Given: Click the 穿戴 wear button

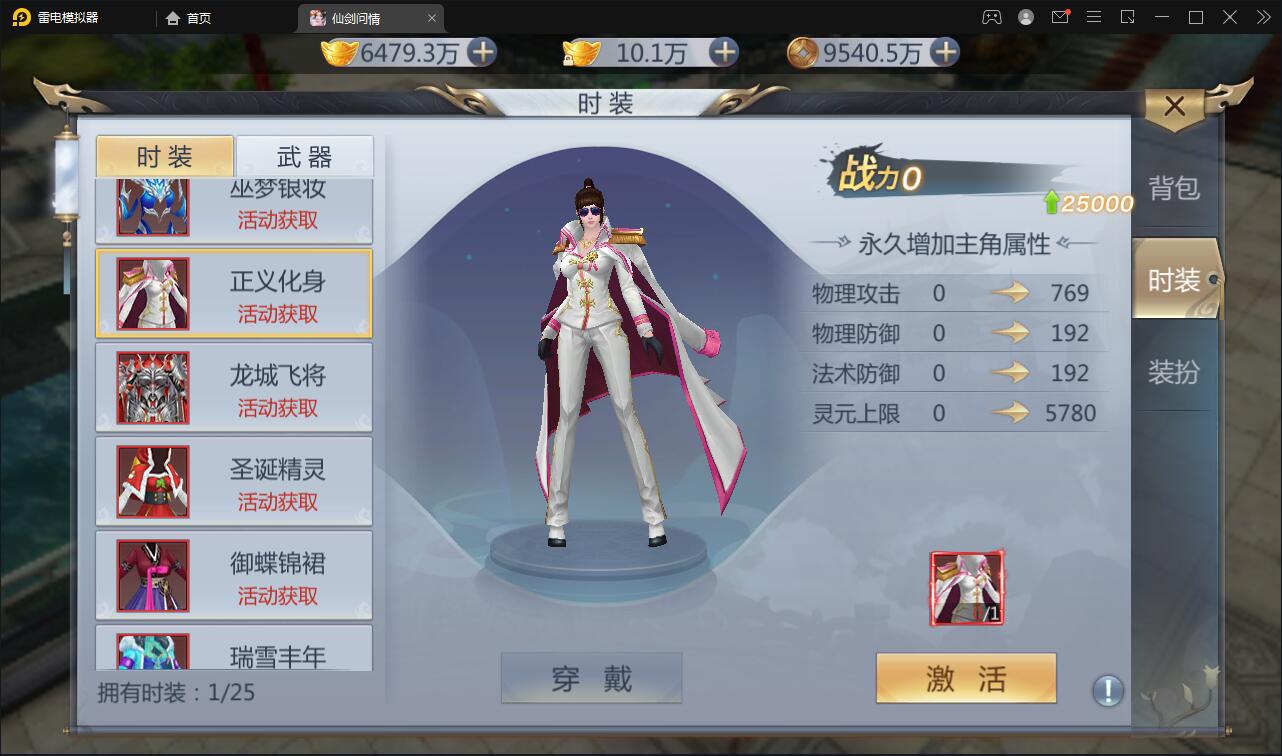Looking at the screenshot, I should tap(591, 677).
